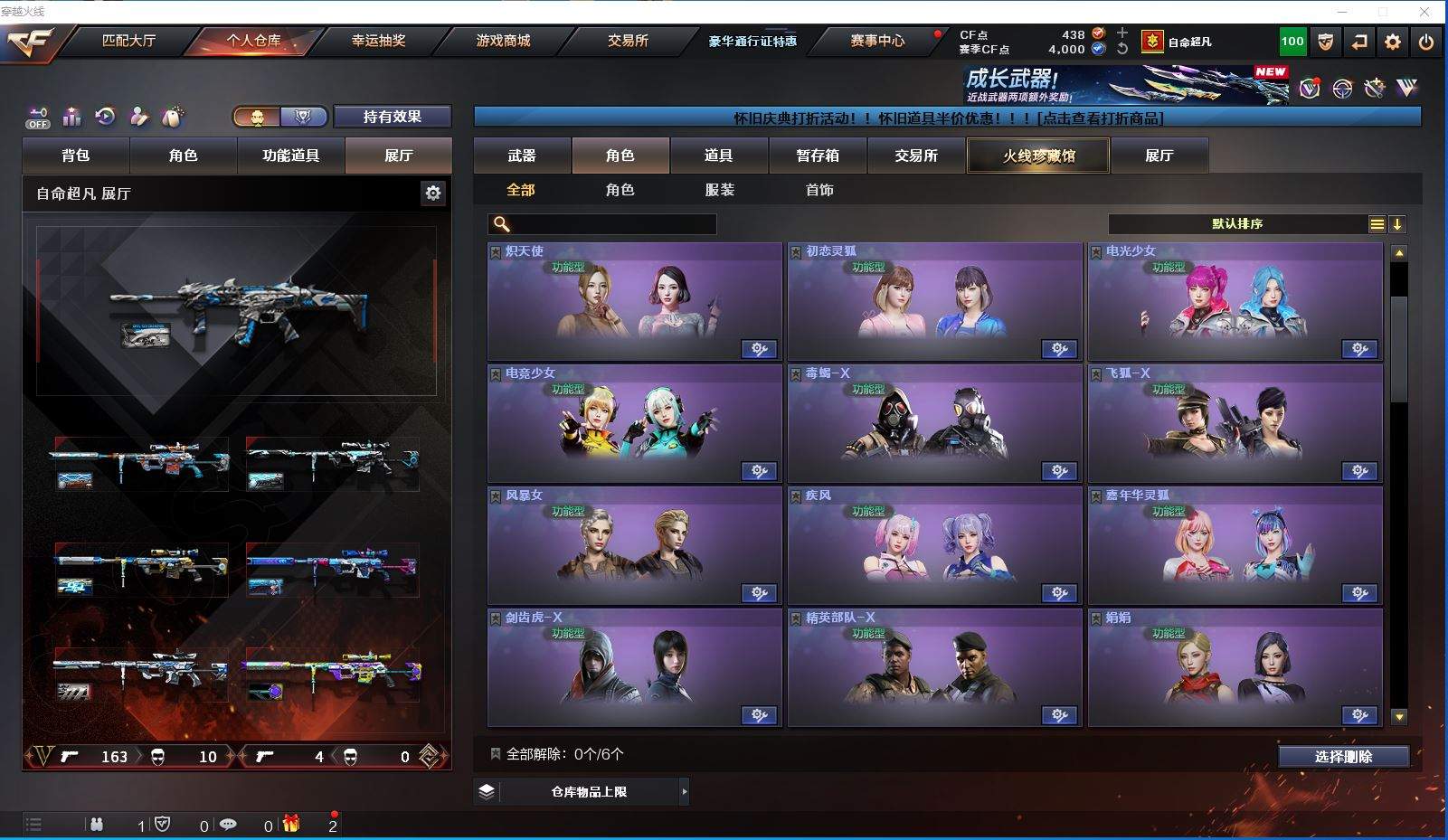
Task: Click the 选择删除 button
Action: tap(1343, 757)
